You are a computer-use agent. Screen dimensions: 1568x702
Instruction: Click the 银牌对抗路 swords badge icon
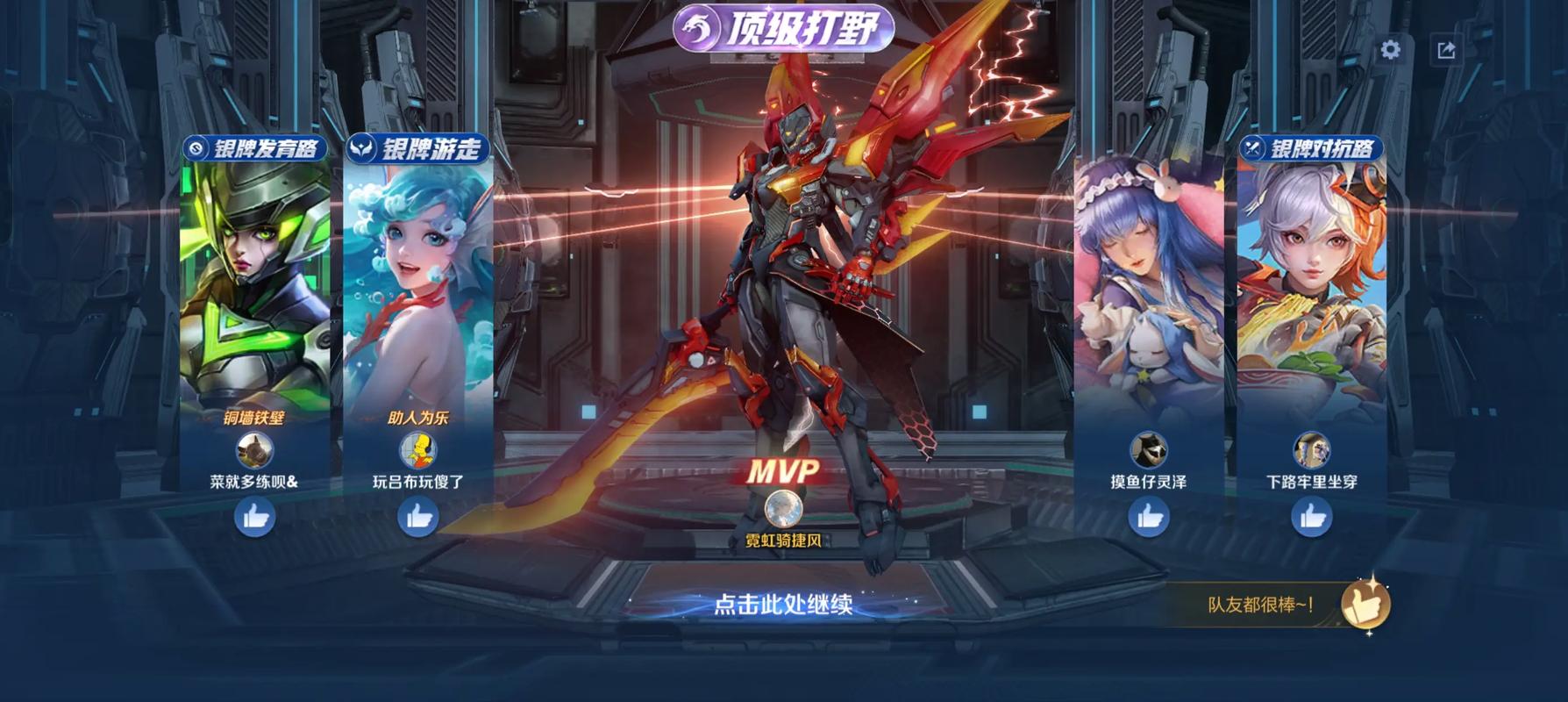click(x=1254, y=149)
